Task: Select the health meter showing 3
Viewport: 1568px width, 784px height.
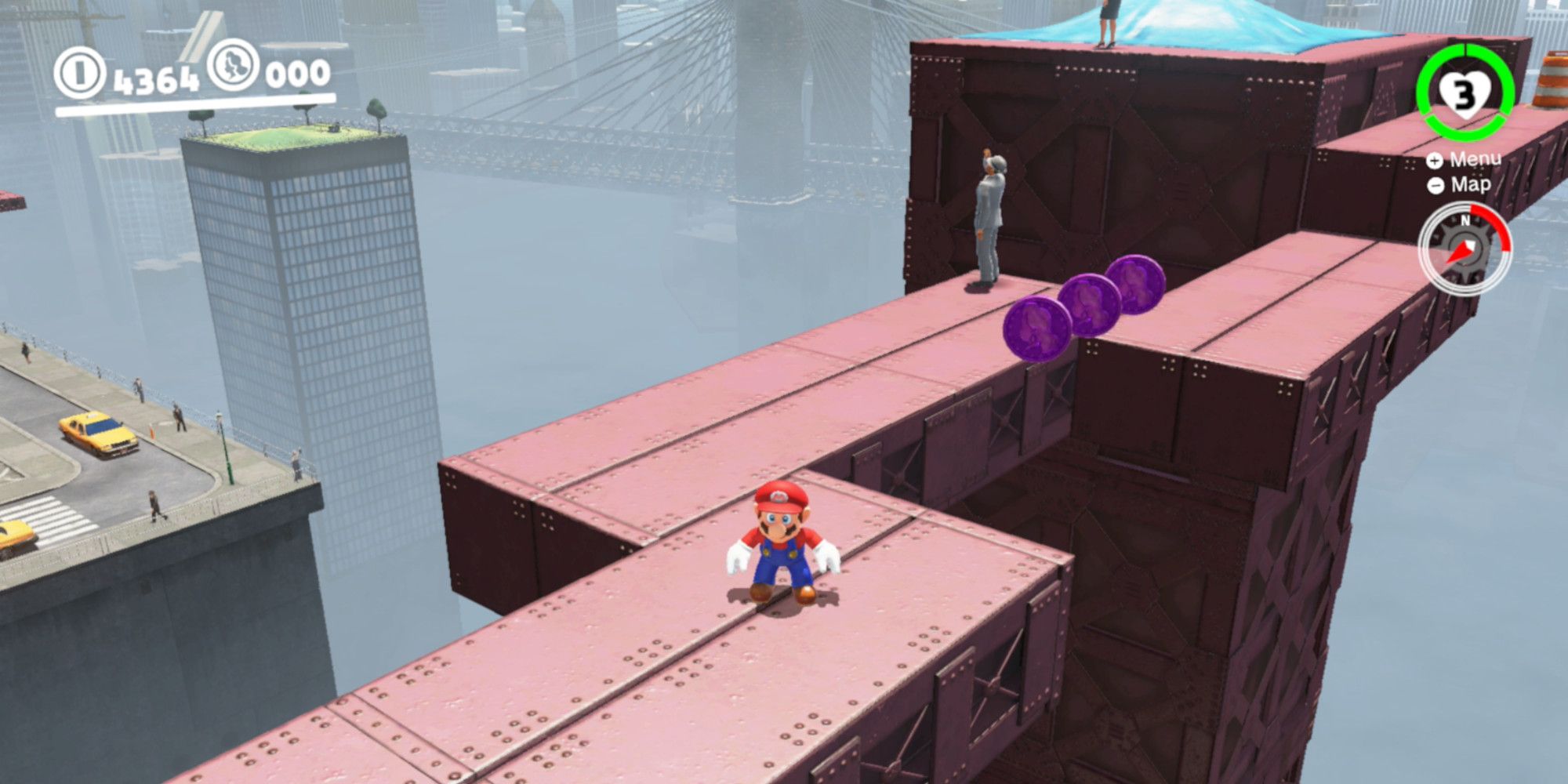Action: tap(1465, 94)
